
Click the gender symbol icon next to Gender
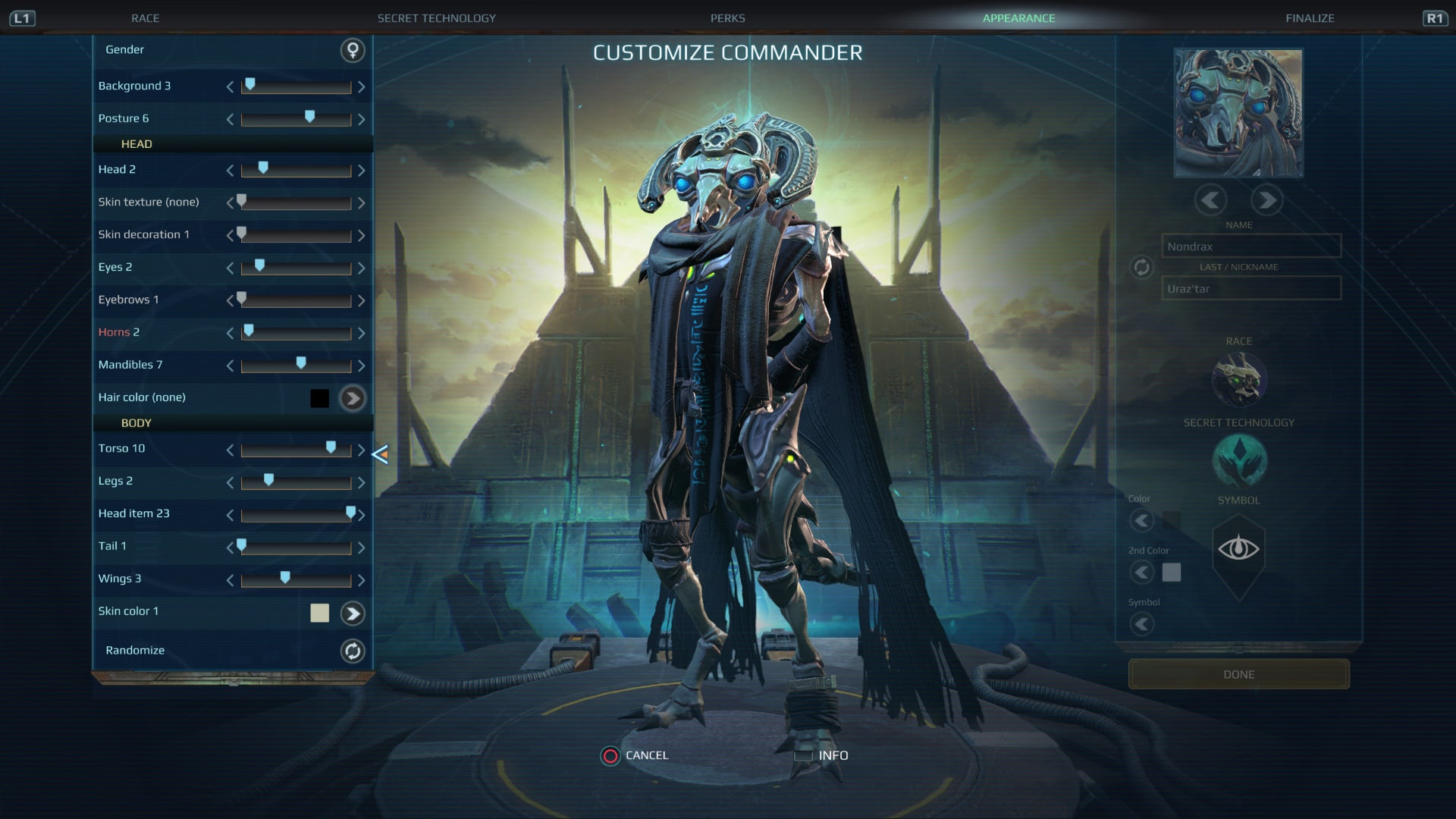click(x=351, y=51)
